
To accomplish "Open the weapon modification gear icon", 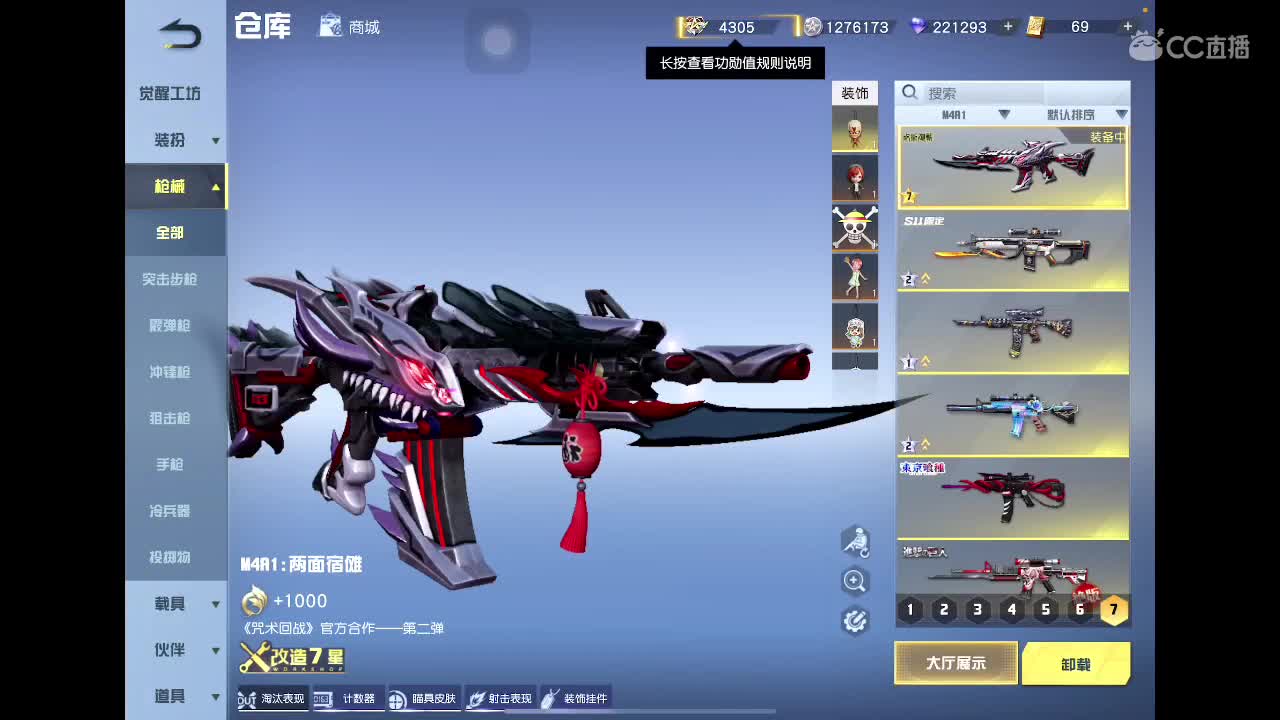I will [x=855, y=619].
